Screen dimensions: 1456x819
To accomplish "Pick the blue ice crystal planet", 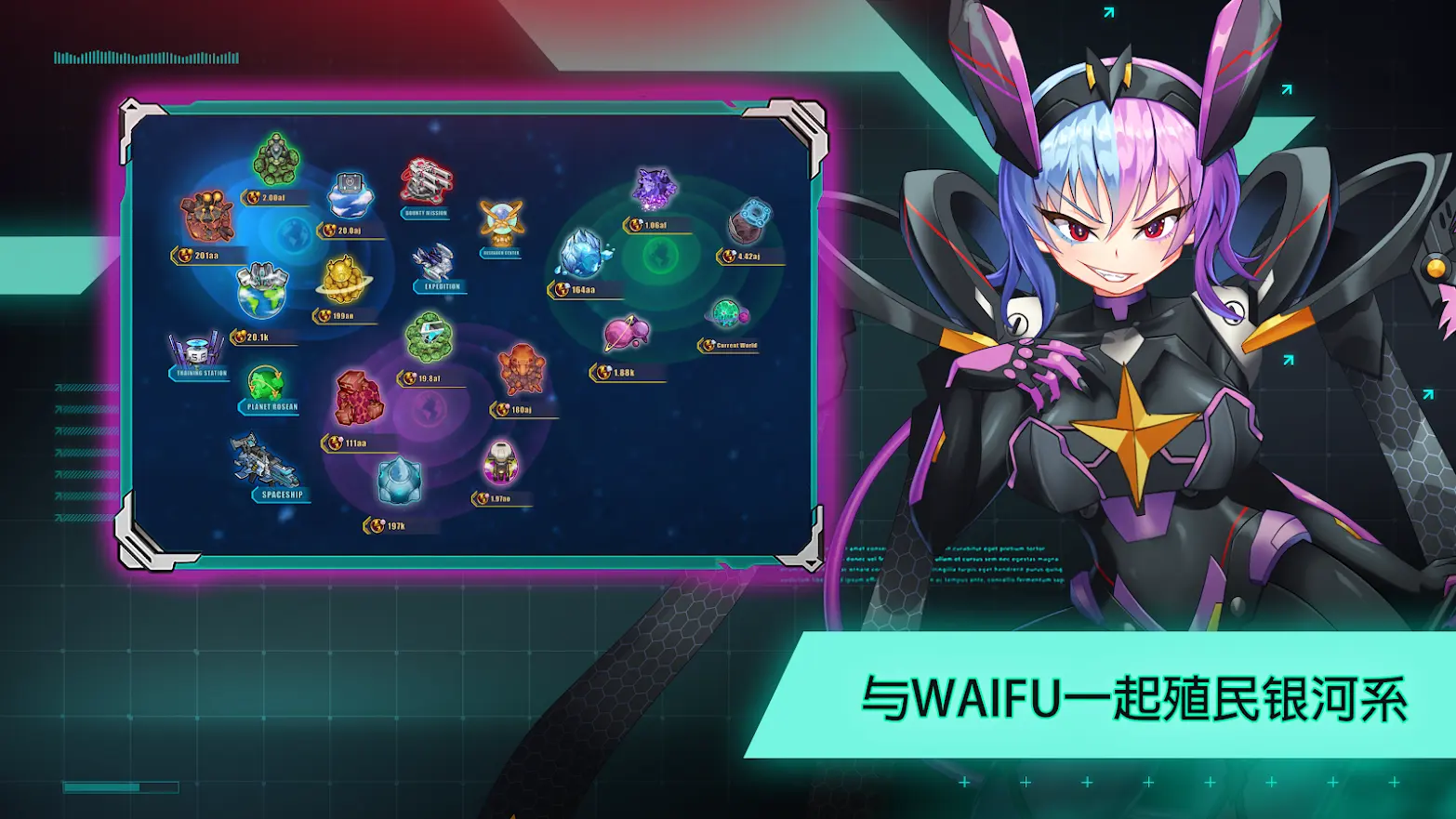I will point(583,254).
